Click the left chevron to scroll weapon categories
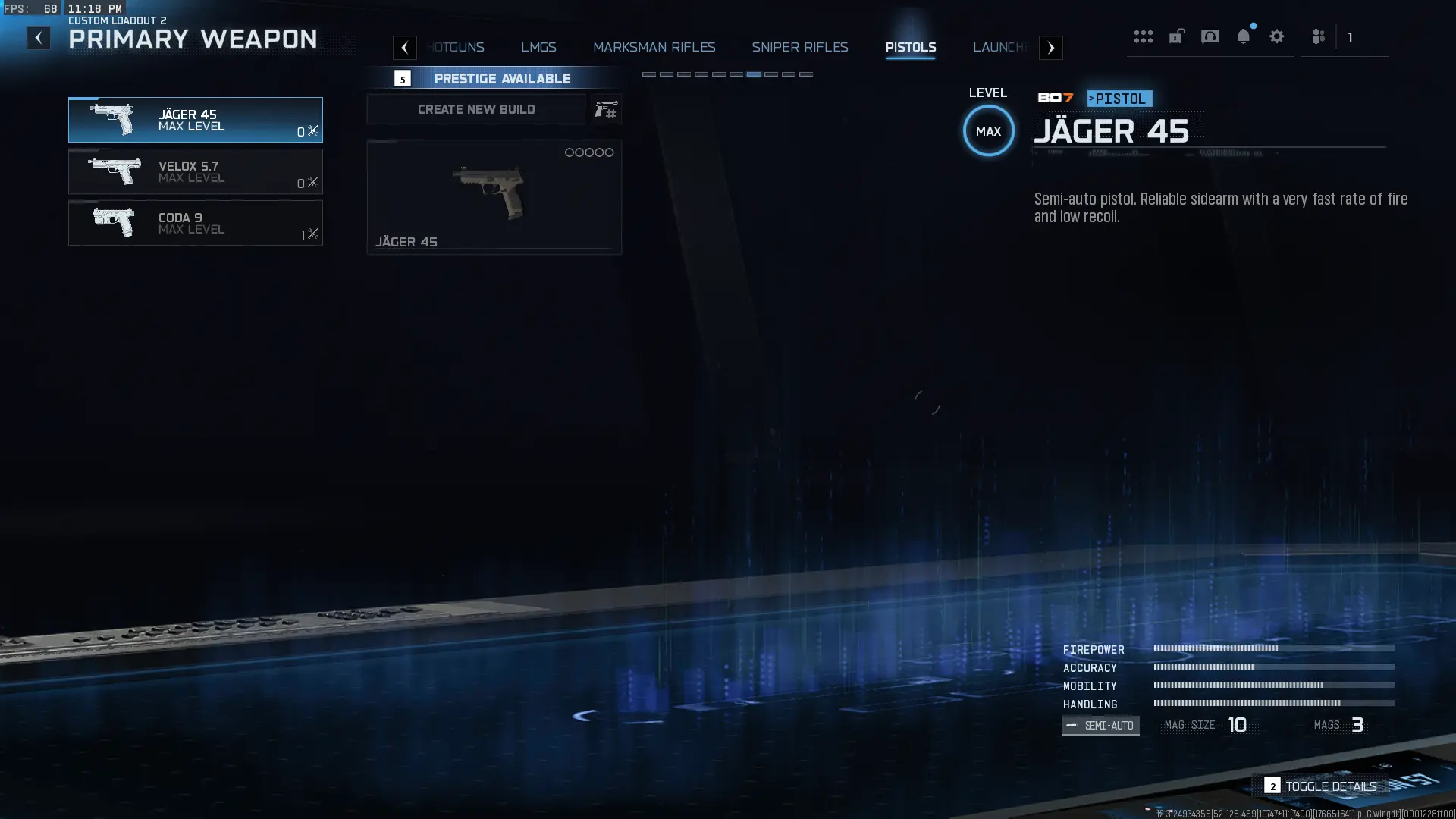This screenshot has width=1456, height=819. pyautogui.click(x=405, y=47)
